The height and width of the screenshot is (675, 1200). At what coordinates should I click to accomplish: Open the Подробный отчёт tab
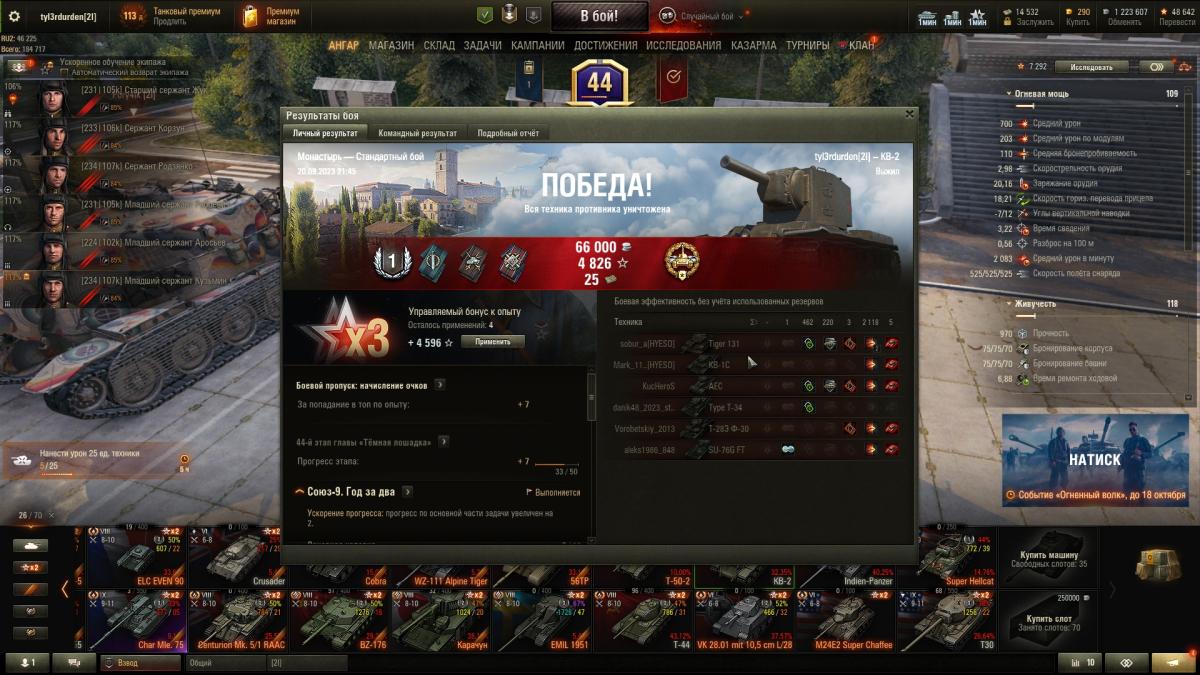point(507,133)
